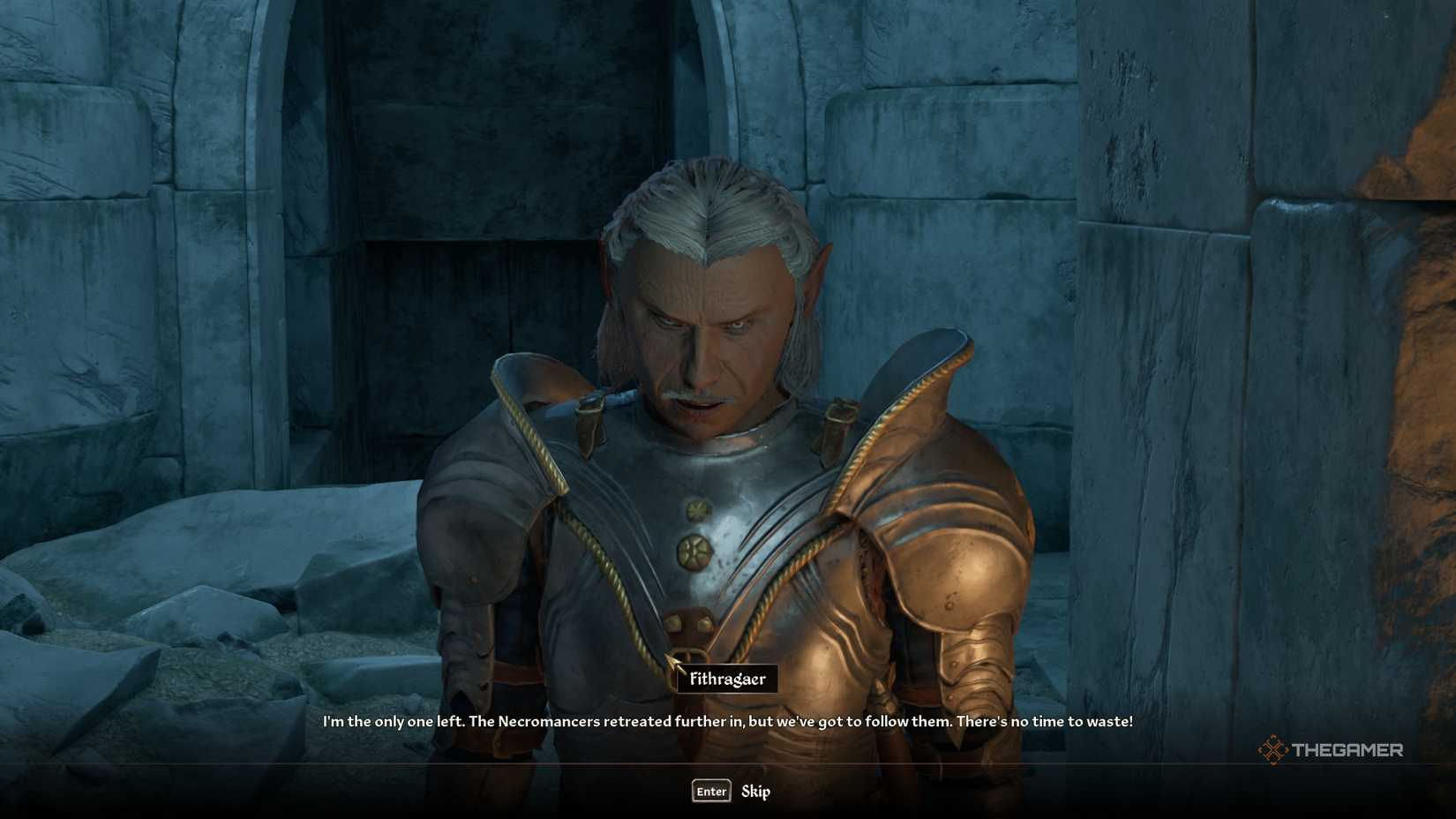Click the THEGAMER gamepad logo icon
Viewport: 1456px width, 819px height.
pyautogui.click(x=1272, y=751)
